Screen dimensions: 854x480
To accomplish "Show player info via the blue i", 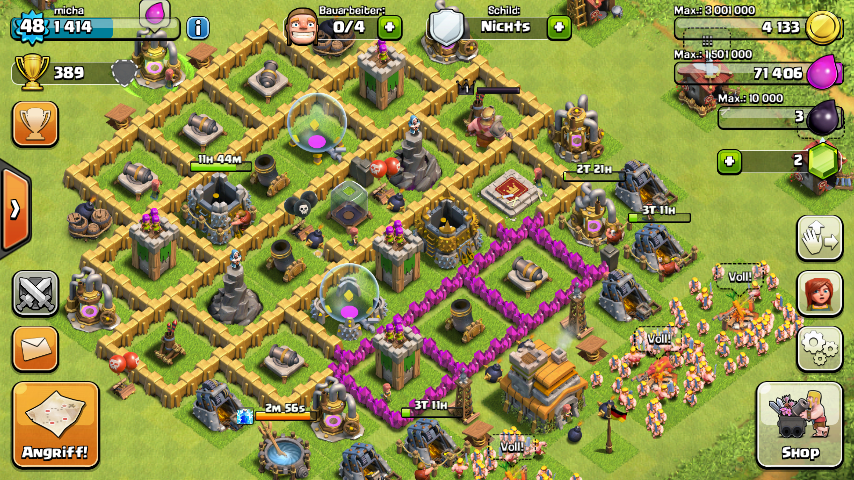I will [x=198, y=27].
